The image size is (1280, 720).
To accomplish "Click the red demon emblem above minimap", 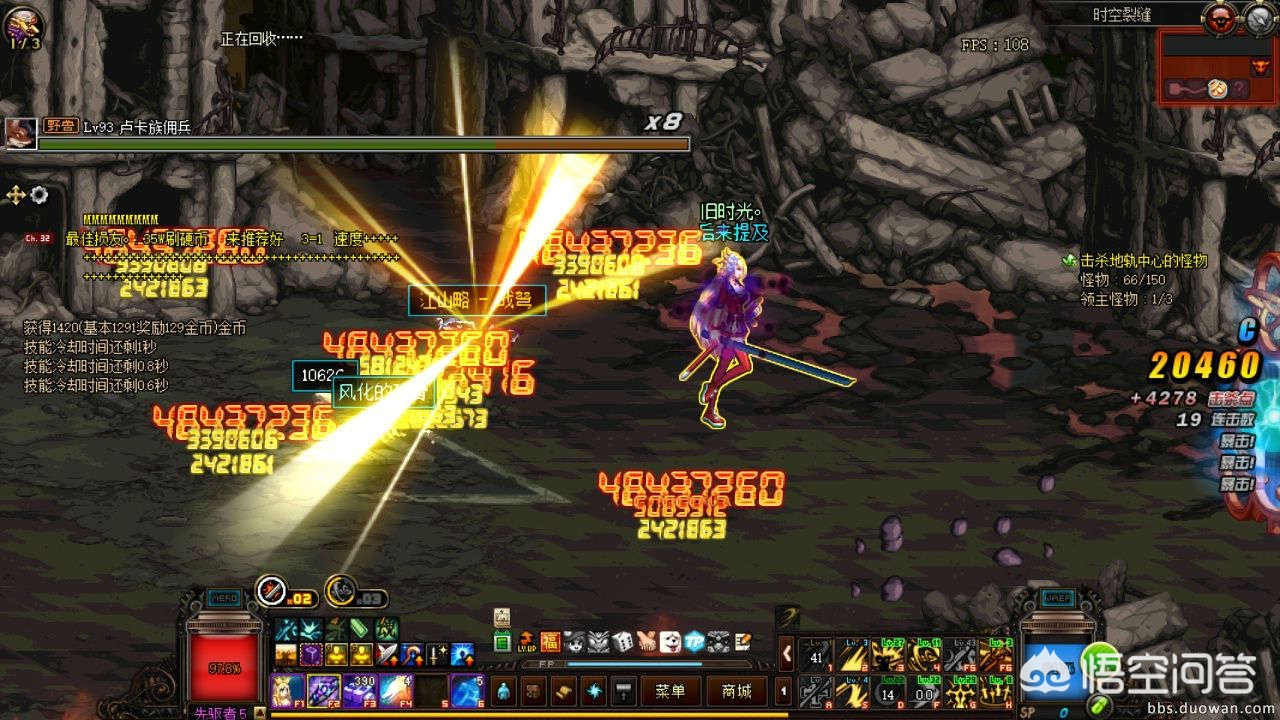I will [x=1219, y=17].
